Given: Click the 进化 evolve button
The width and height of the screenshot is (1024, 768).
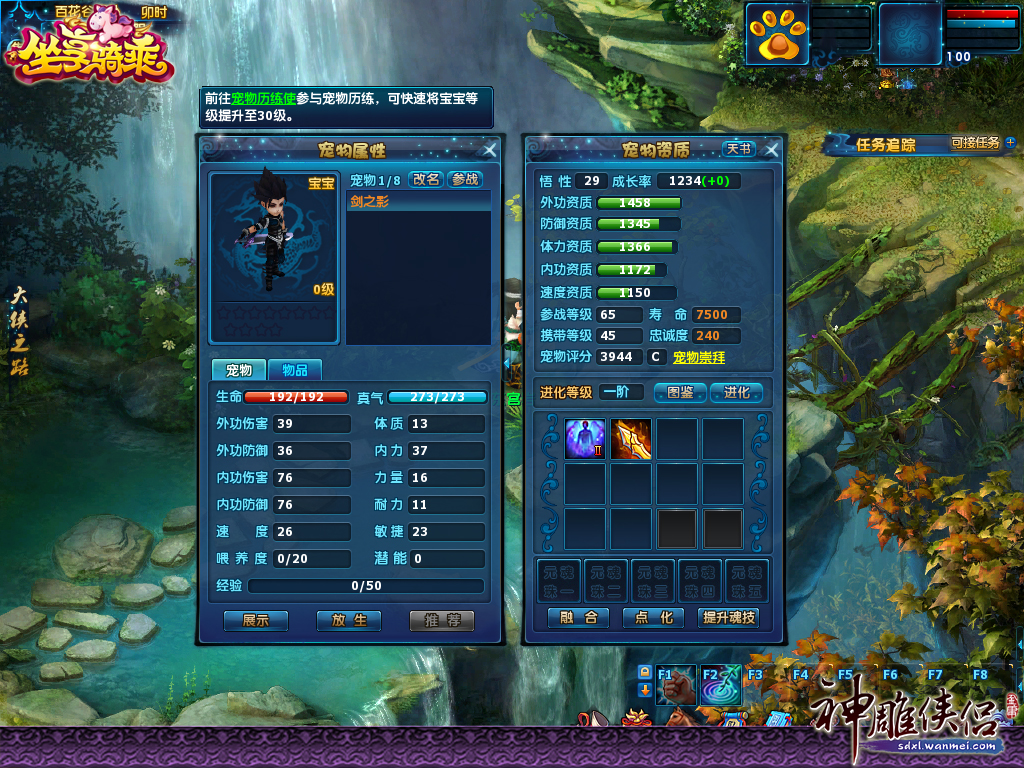Looking at the screenshot, I should (x=737, y=392).
